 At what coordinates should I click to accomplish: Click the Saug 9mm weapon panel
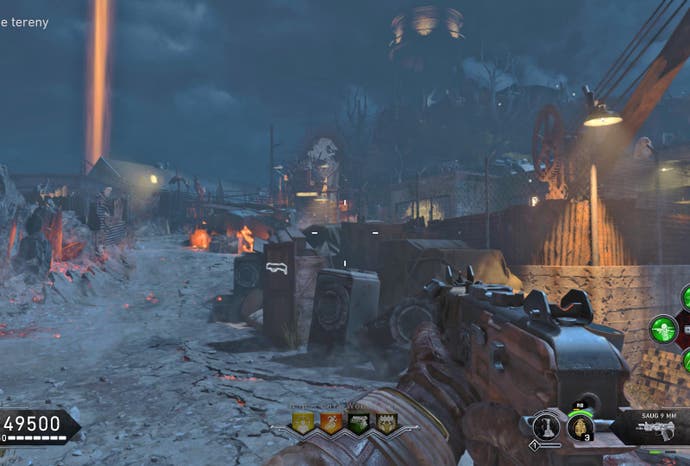[x=653, y=427]
